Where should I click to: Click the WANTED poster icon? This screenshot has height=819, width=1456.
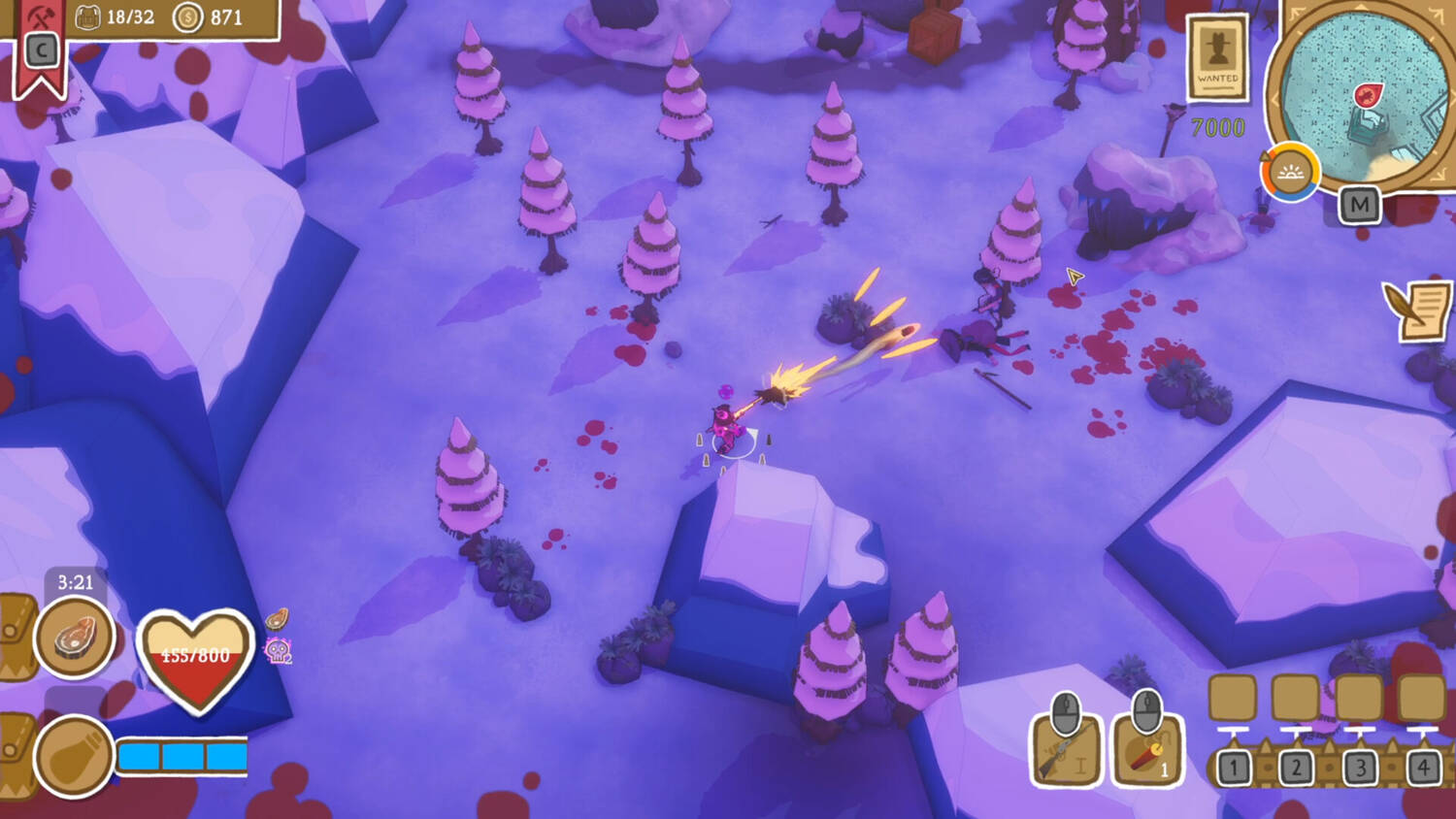[x=1217, y=58]
